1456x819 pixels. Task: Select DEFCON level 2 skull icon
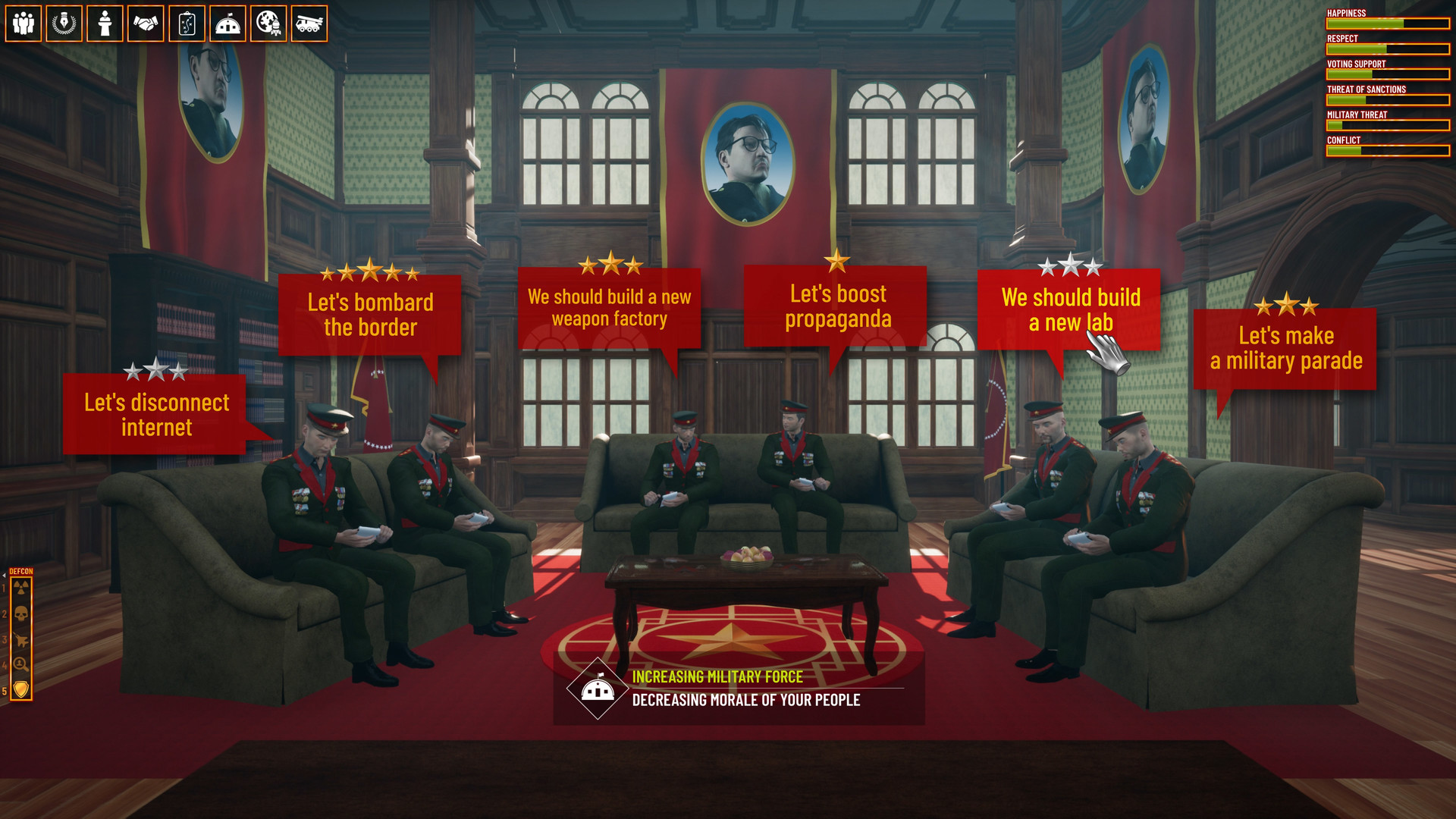click(x=21, y=613)
